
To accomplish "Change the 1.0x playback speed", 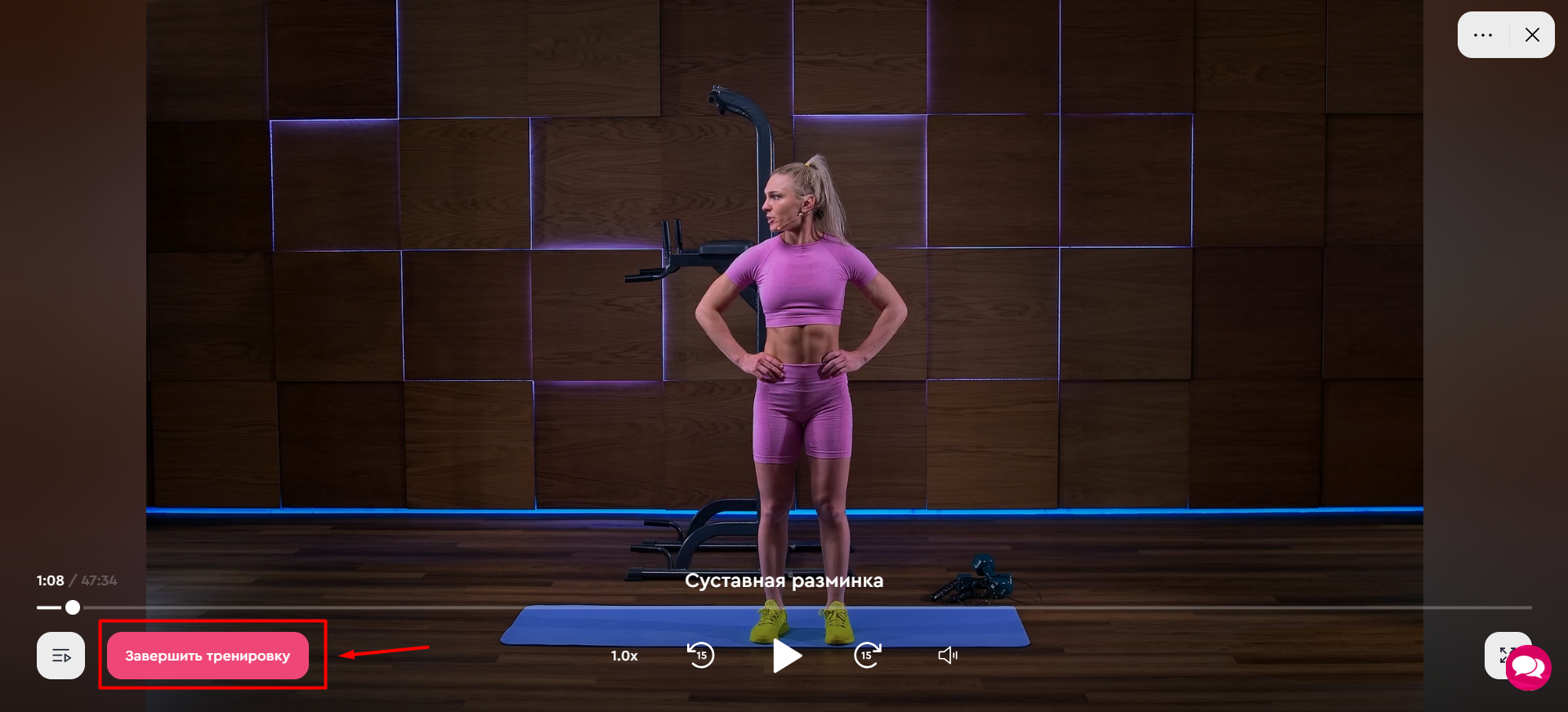I will (624, 656).
